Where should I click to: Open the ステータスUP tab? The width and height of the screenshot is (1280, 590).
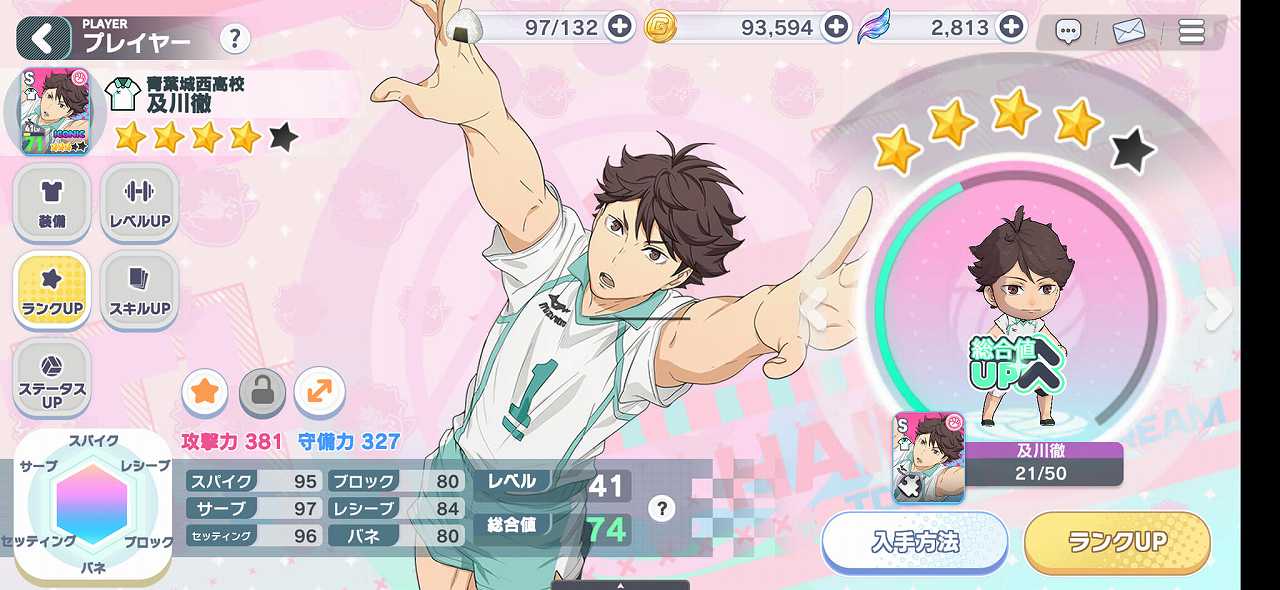[x=52, y=377]
